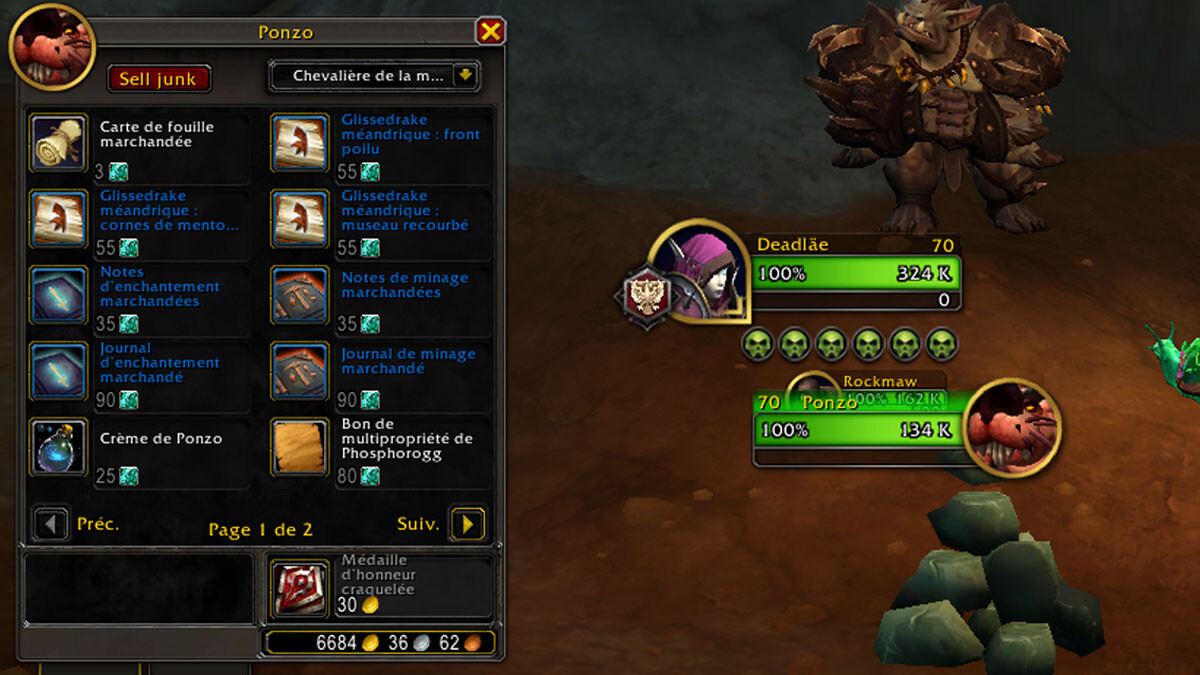
Task: Click the Ponzo target portrait
Action: tap(1013, 428)
